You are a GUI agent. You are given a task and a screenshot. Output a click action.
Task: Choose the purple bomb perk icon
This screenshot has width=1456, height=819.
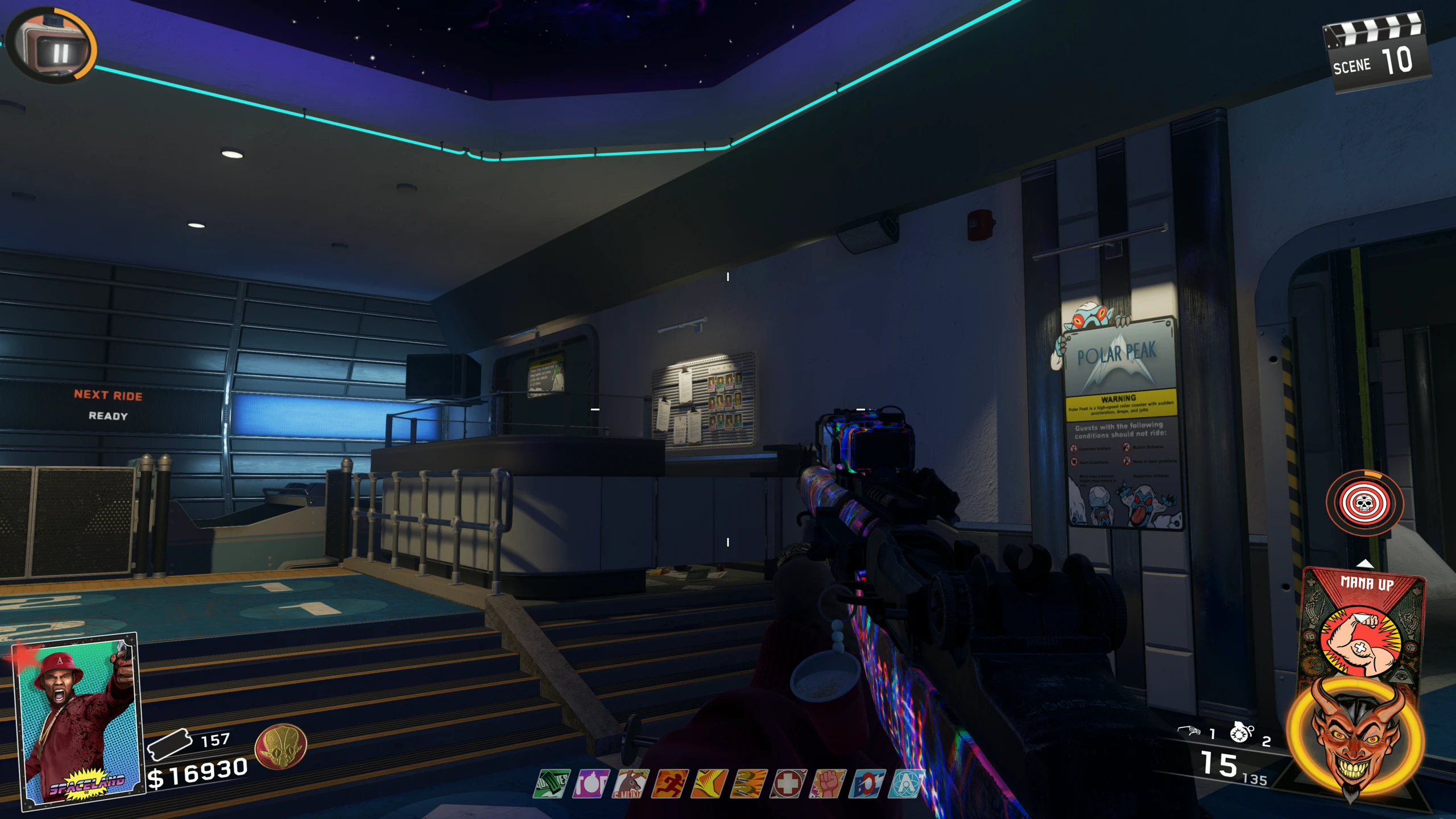click(591, 784)
